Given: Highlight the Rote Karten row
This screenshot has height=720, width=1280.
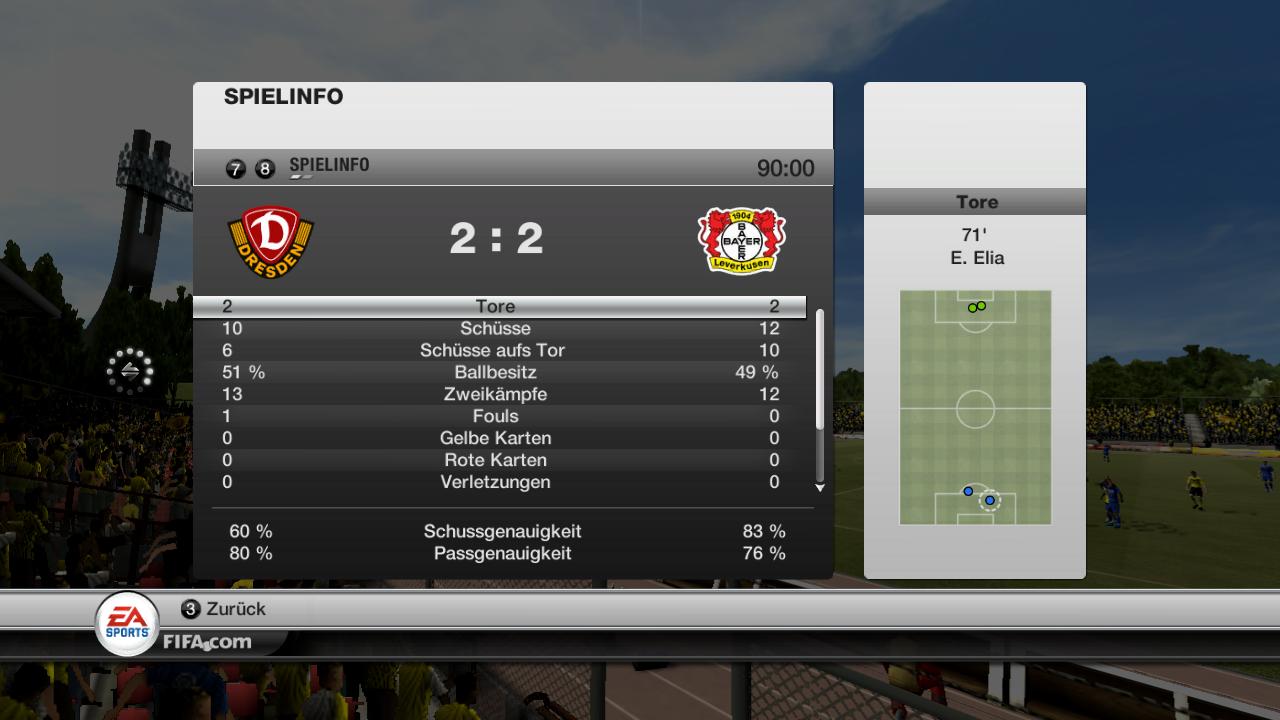Looking at the screenshot, I should point(496,460).
